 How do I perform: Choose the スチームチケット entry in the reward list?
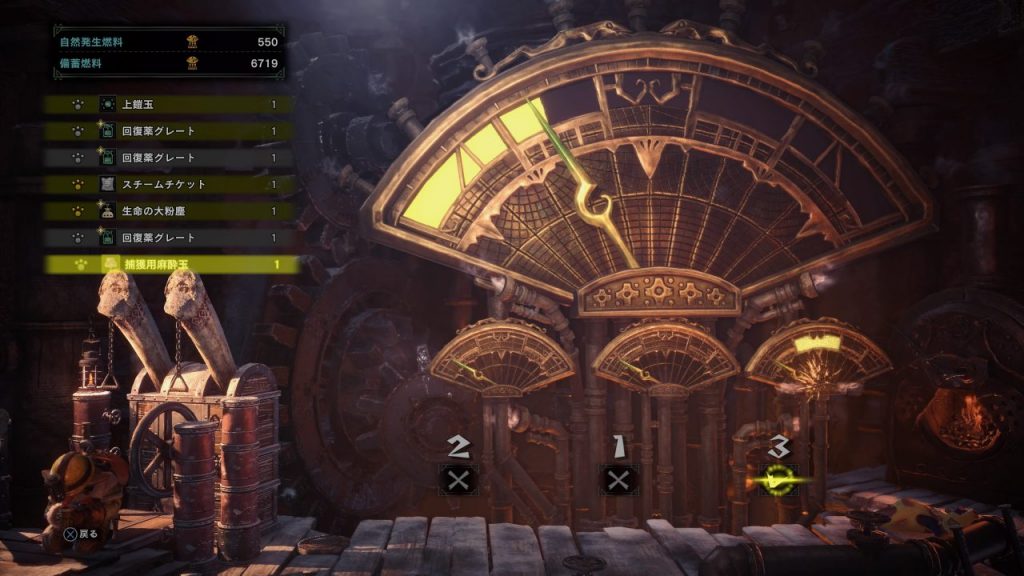tap(170, 184)
